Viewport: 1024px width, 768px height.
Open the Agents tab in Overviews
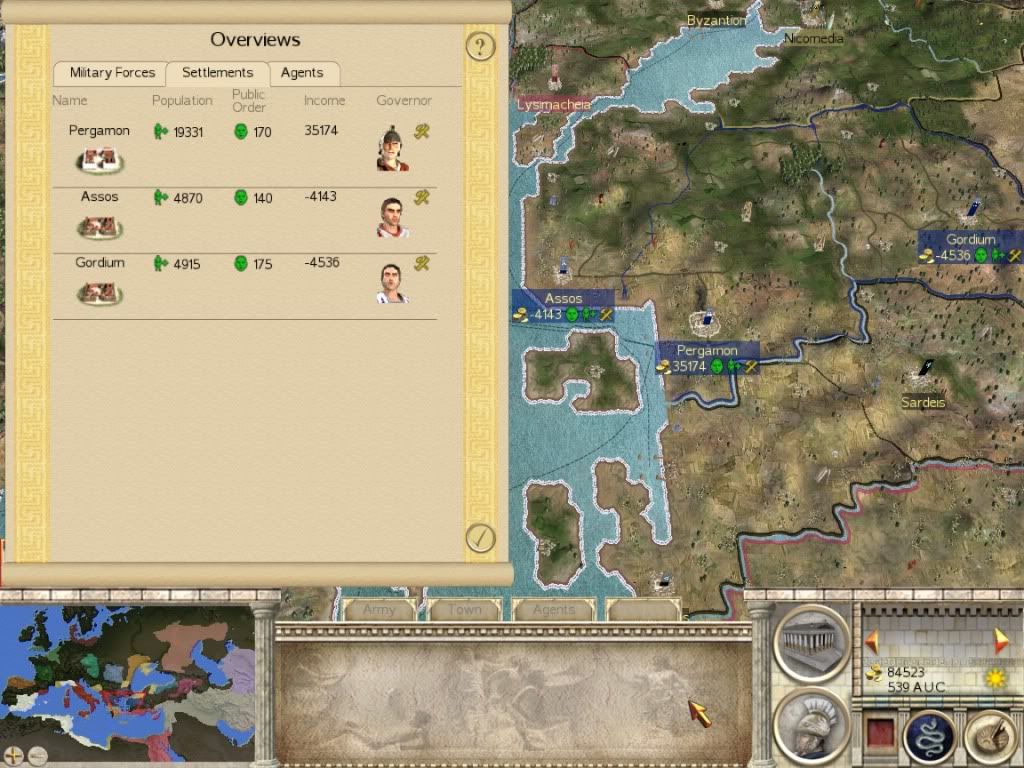click(302, 73)
